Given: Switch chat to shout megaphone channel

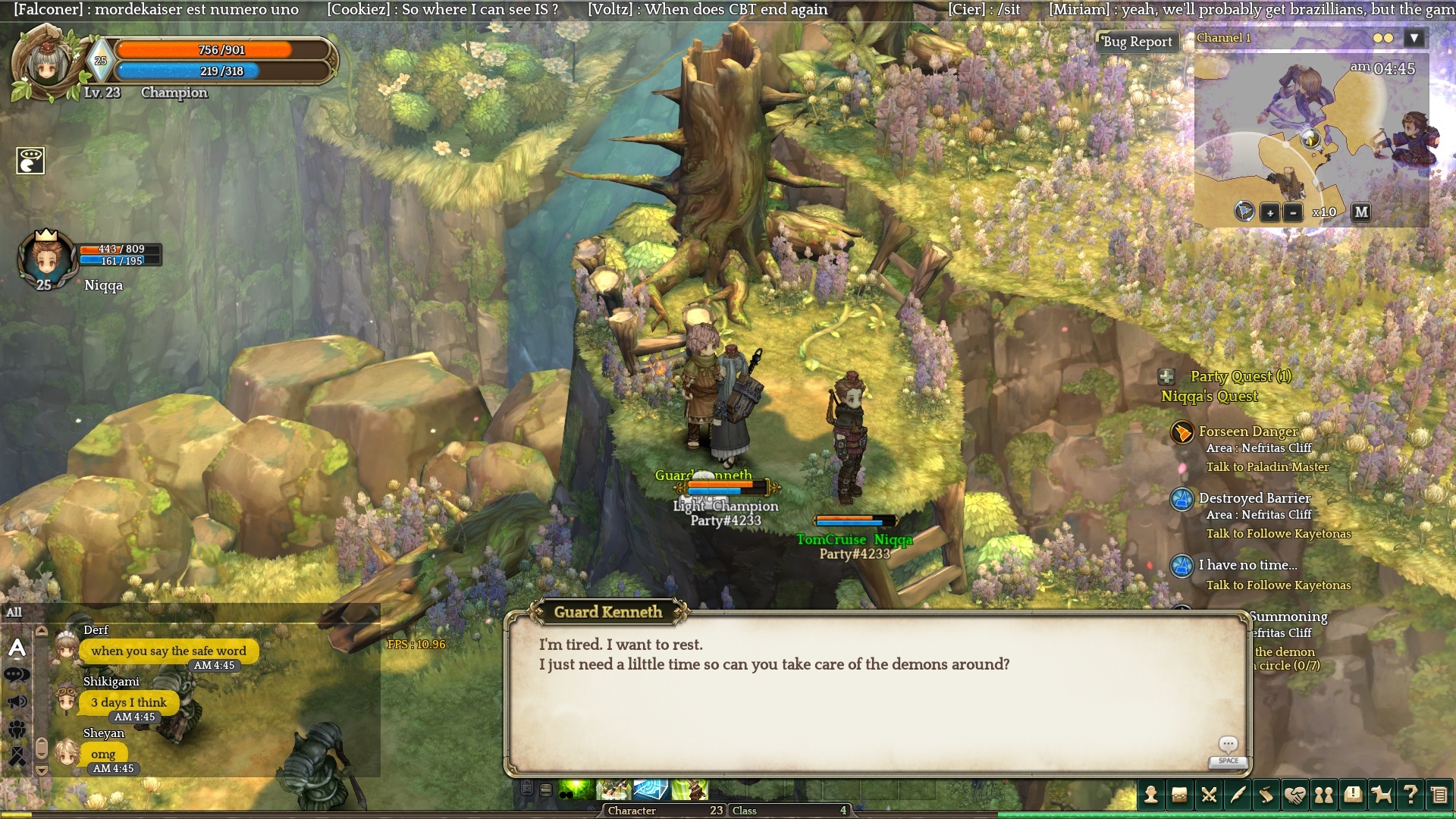Looking at the screenshot, I should (17, 702).
